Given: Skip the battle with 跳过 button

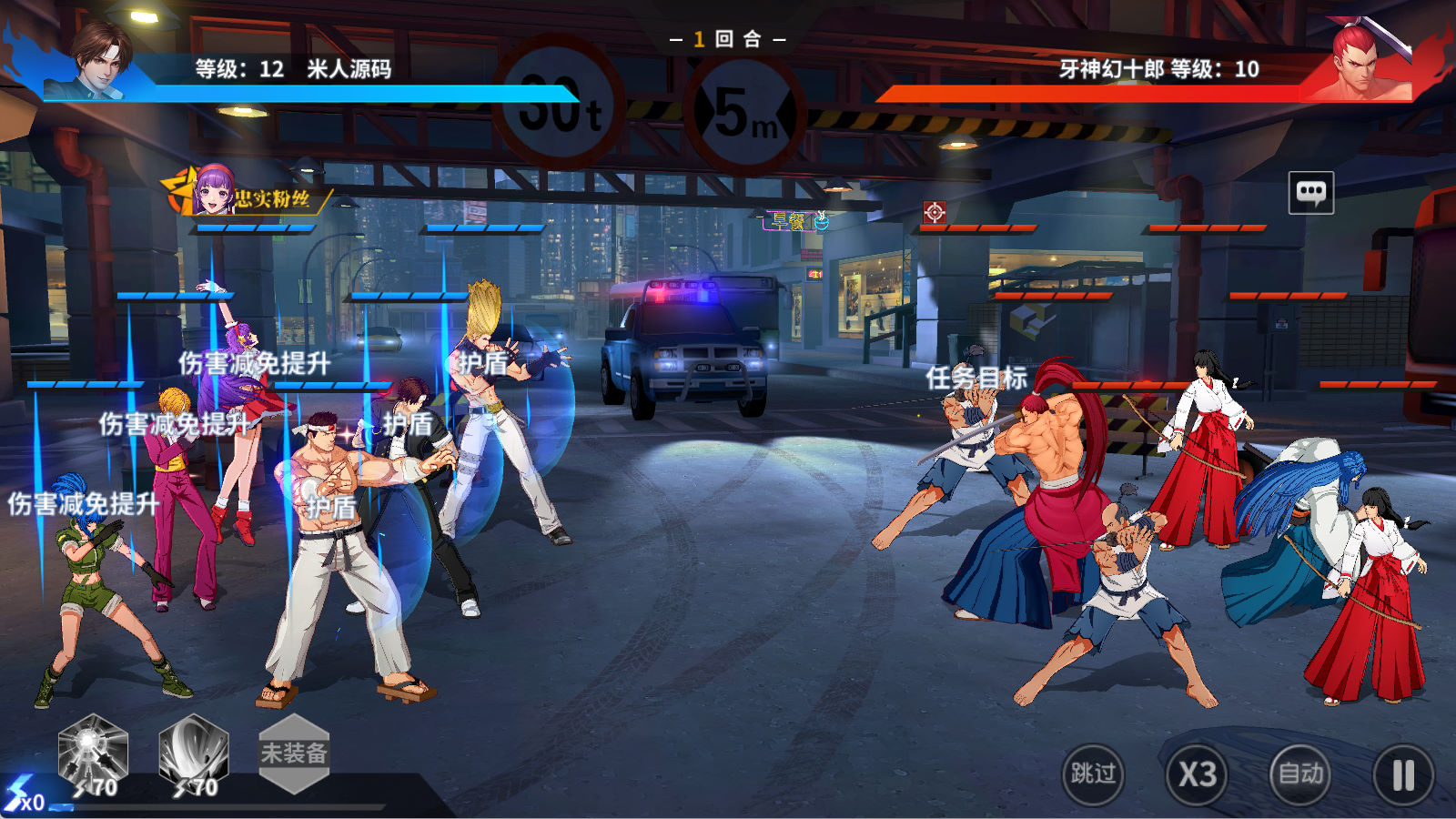Looking at the screenshot, I should [1093, 774].
